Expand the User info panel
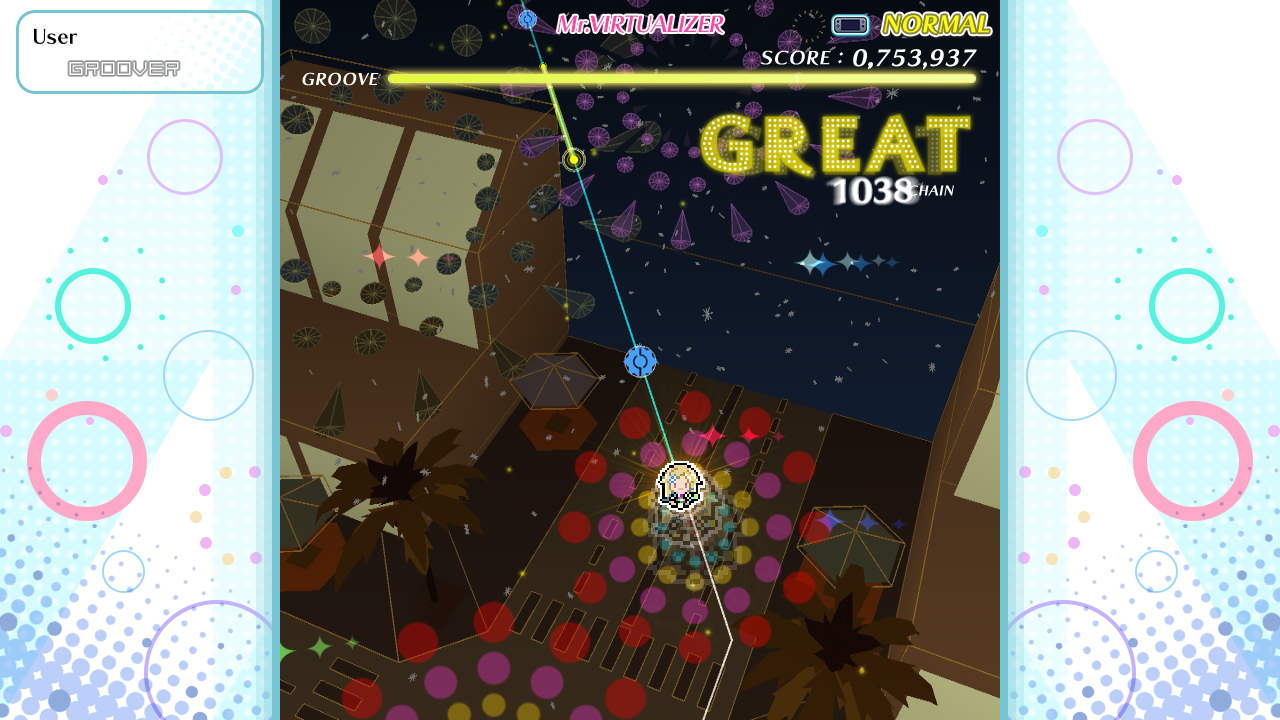The height and width of the screenshot is (720, 1280). click(140, 52)
